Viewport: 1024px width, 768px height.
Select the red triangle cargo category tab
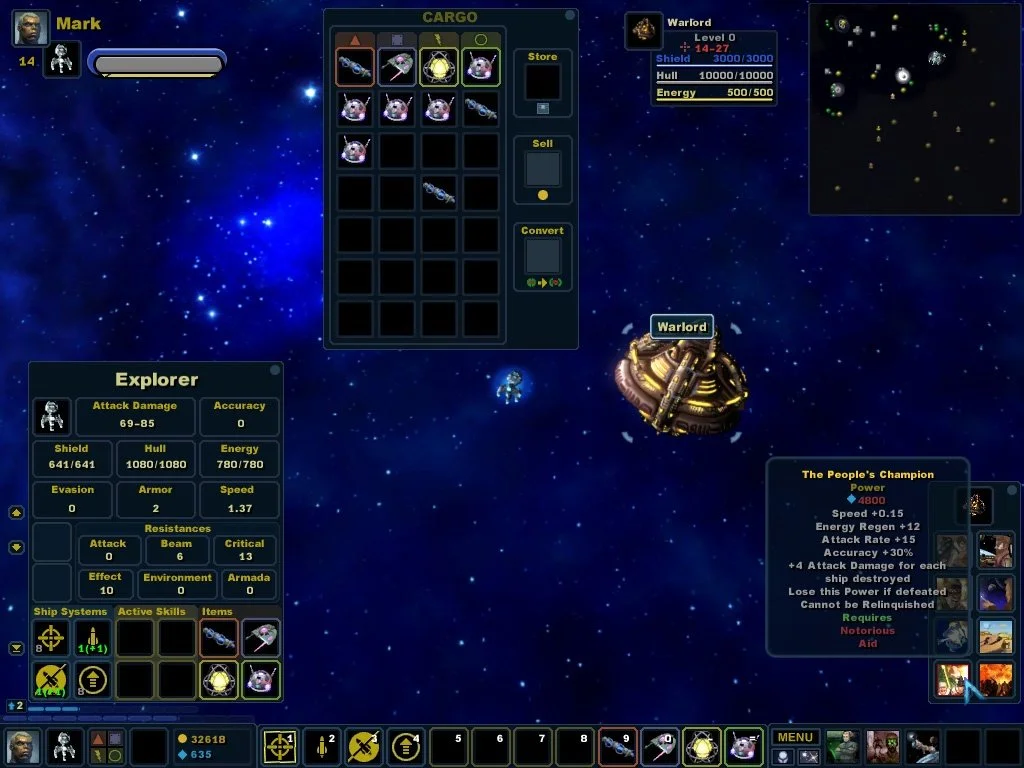[x=354, y=40]
